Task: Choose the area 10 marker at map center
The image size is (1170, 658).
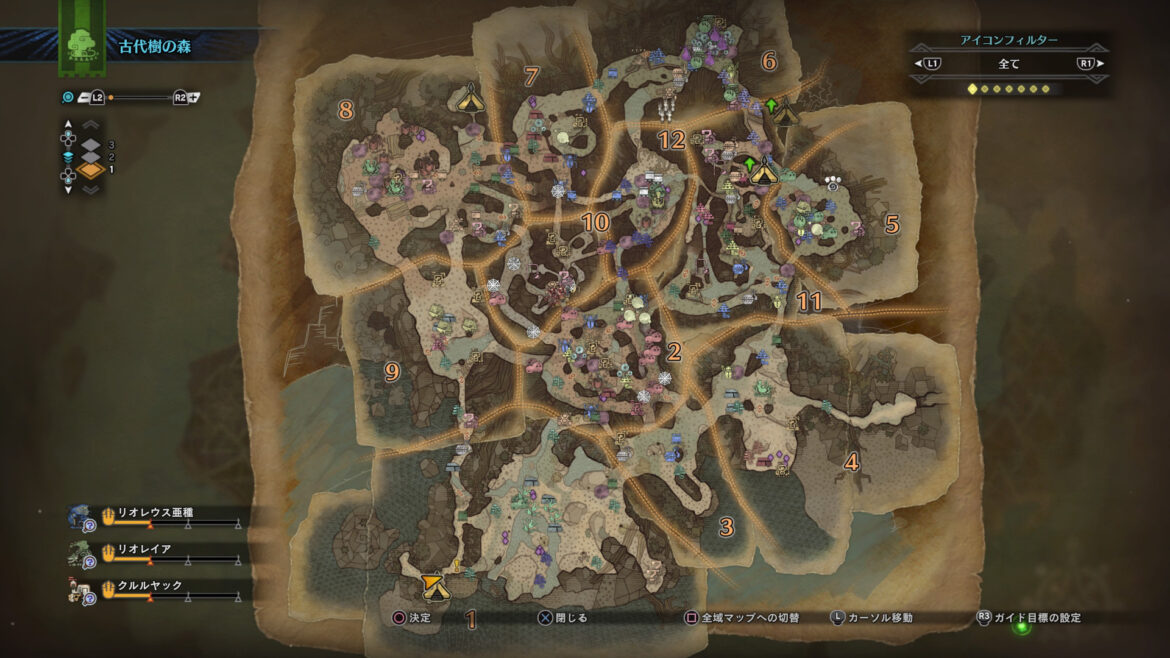Action: pyautogui.click(x=595, y=222)
